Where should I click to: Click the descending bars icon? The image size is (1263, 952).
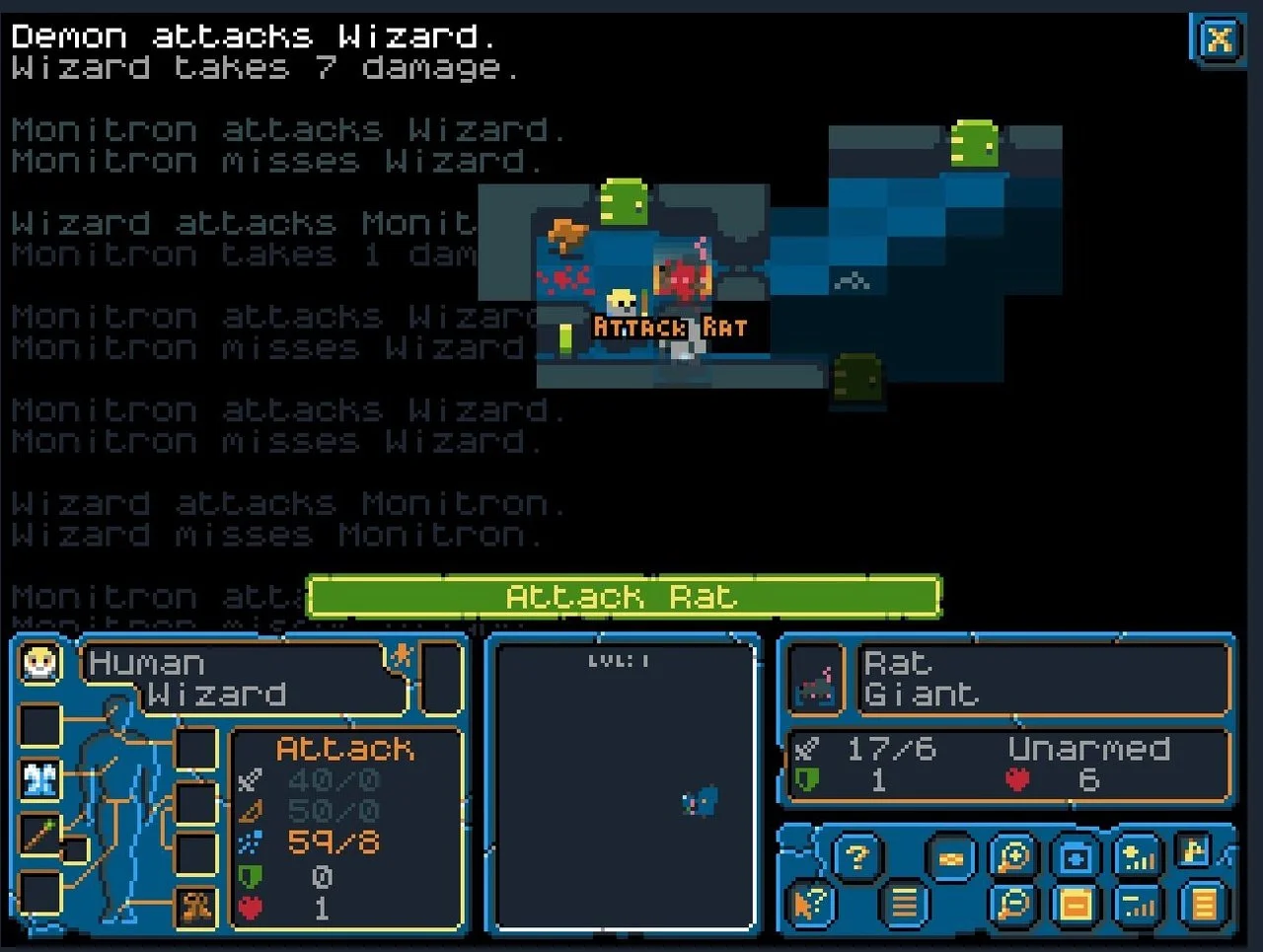[x=1139, y=905]
